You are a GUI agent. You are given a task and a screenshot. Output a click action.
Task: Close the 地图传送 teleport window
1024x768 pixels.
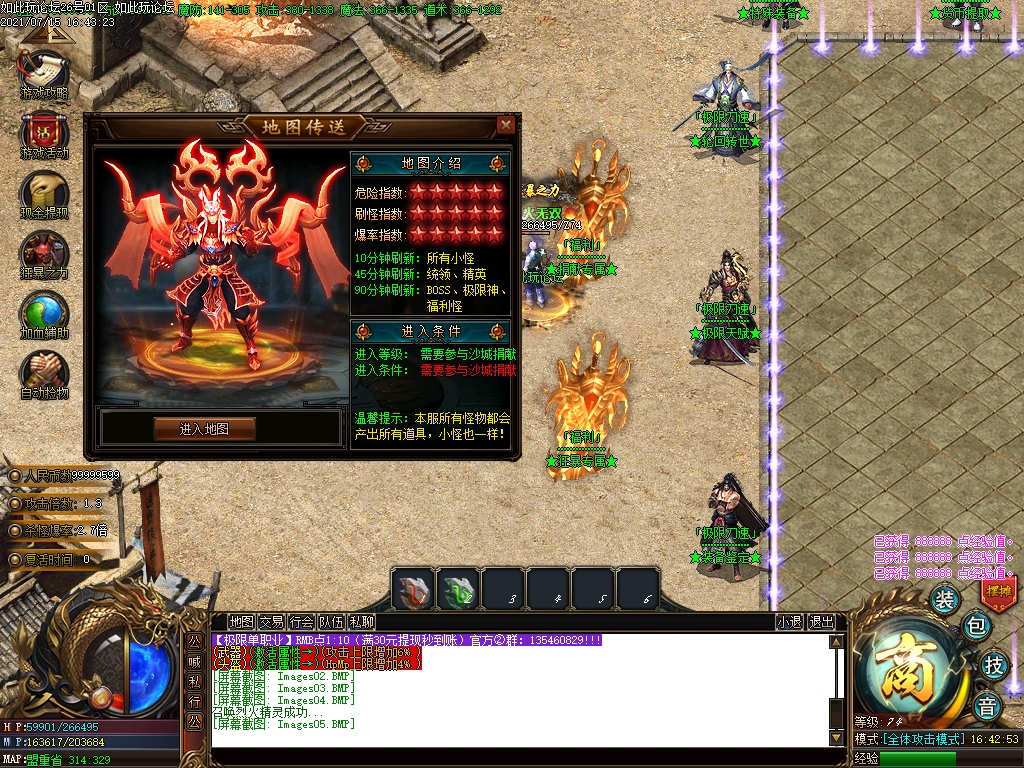pyautogui.click(x=506, y=125)
